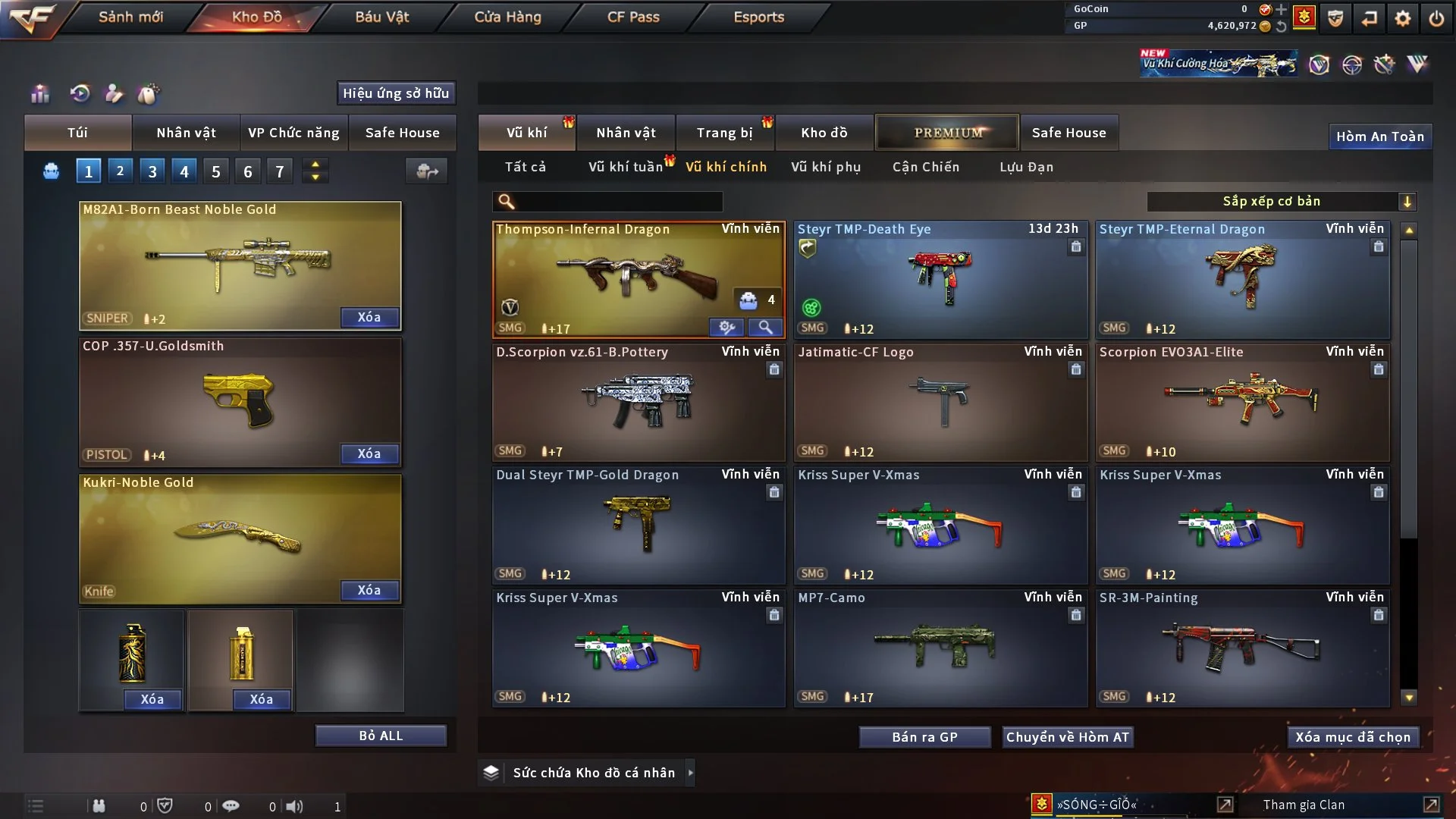Click the Bán ra GP button
Viewport: 1456px width, 819px height.
point(924,737)
